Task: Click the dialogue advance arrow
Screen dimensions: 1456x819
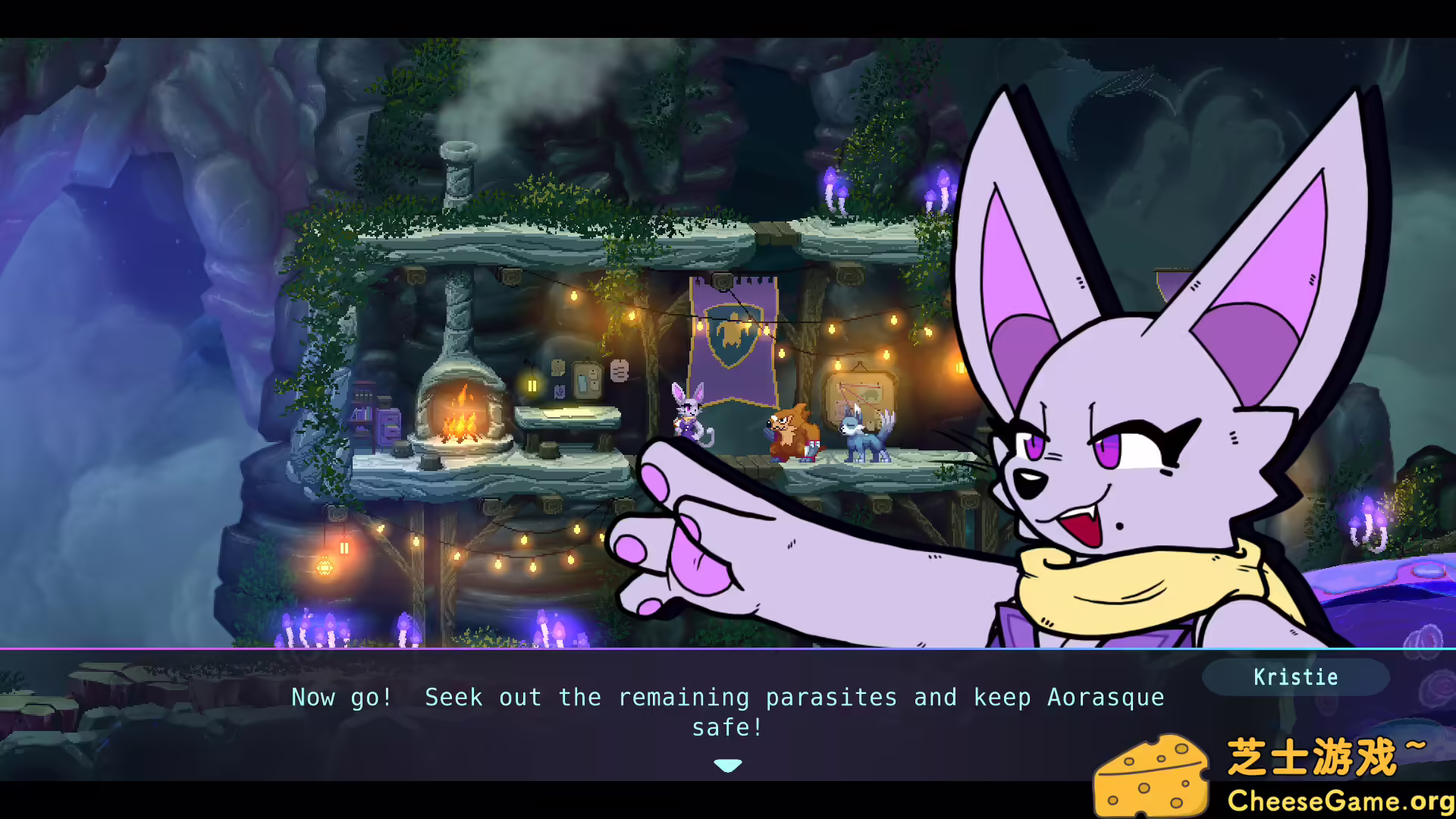Action: (727, 765)
